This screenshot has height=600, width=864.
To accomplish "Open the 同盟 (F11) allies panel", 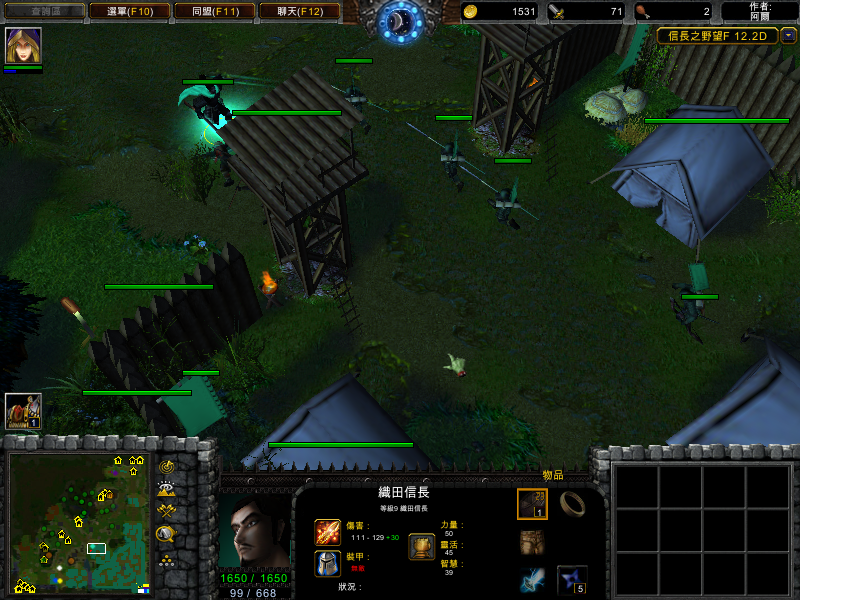I will pyautogui.click(x=213, y=11).
